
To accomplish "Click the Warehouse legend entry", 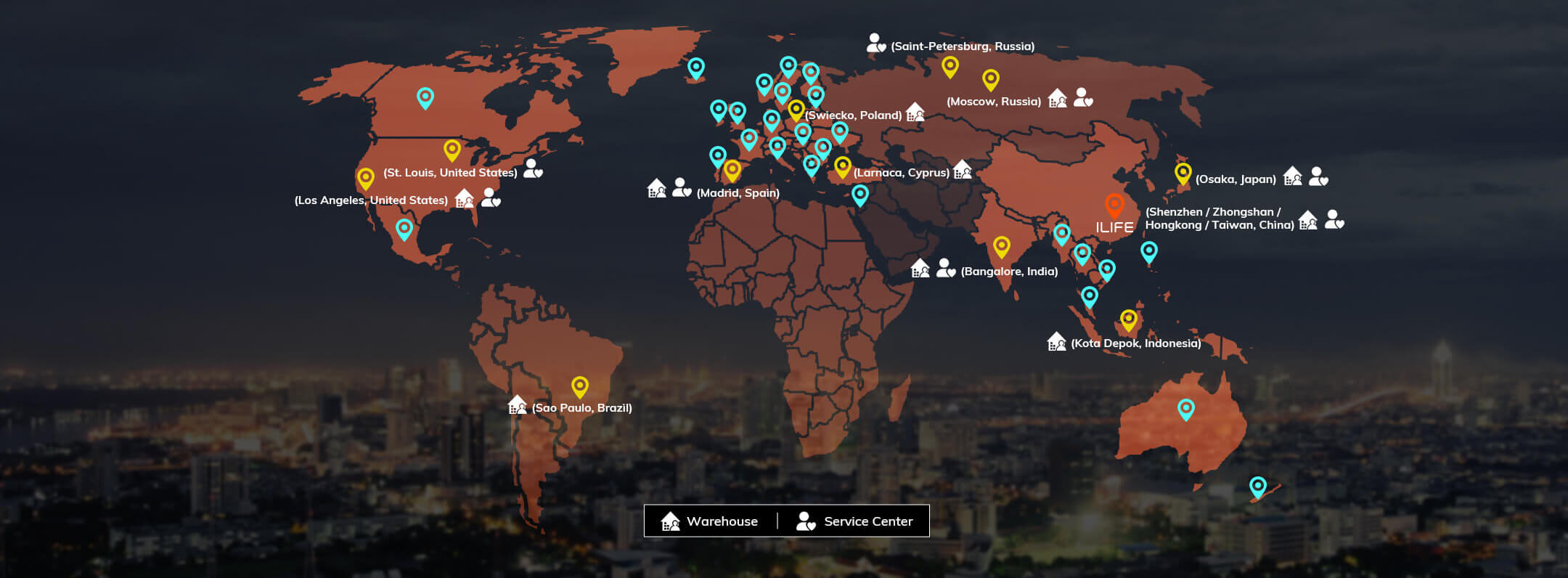I will (710, 521).
